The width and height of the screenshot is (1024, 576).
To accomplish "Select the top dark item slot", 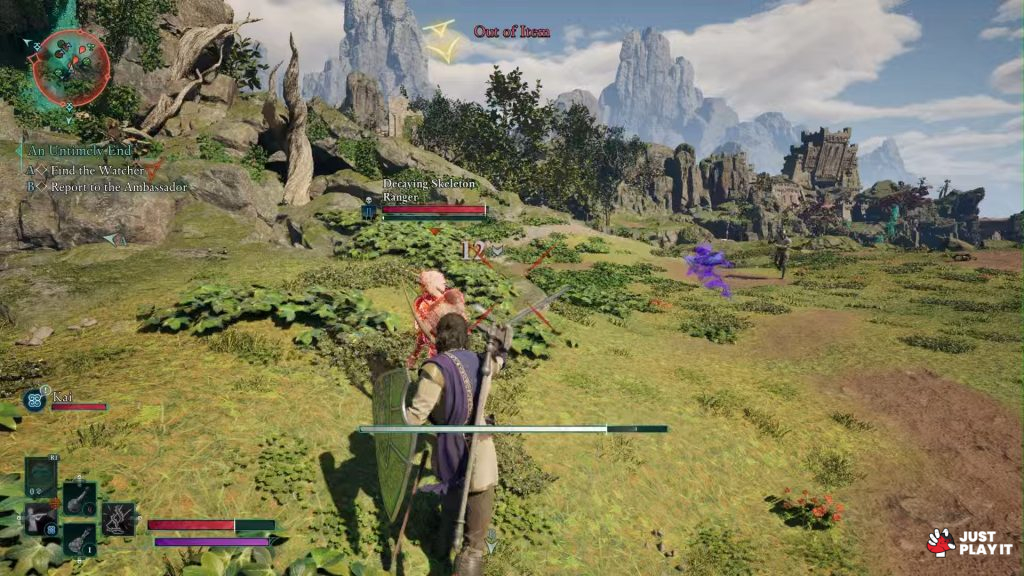I will coord(41,477).
